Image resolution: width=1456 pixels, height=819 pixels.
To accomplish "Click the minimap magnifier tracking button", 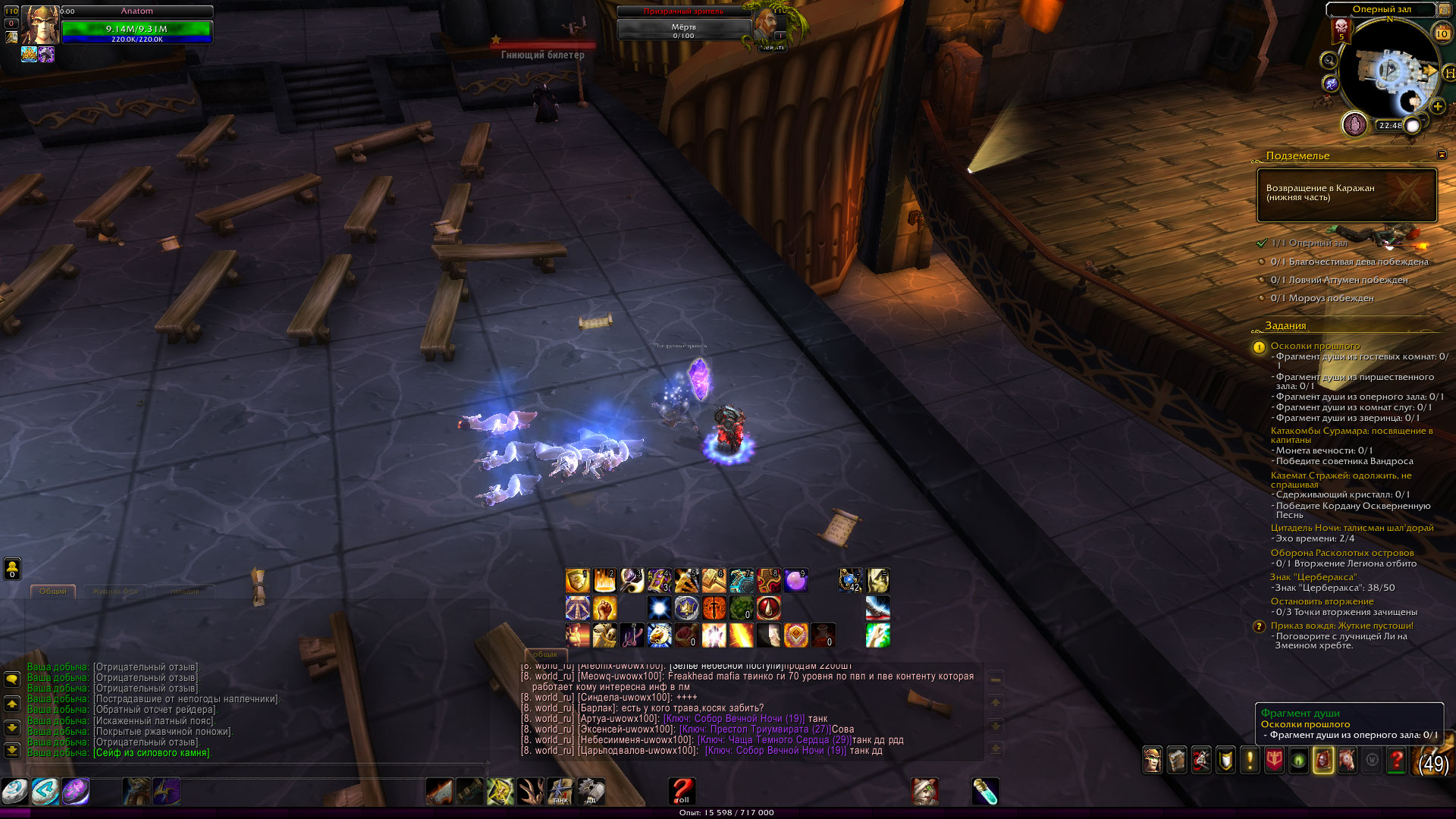I will coord(1329,60).
